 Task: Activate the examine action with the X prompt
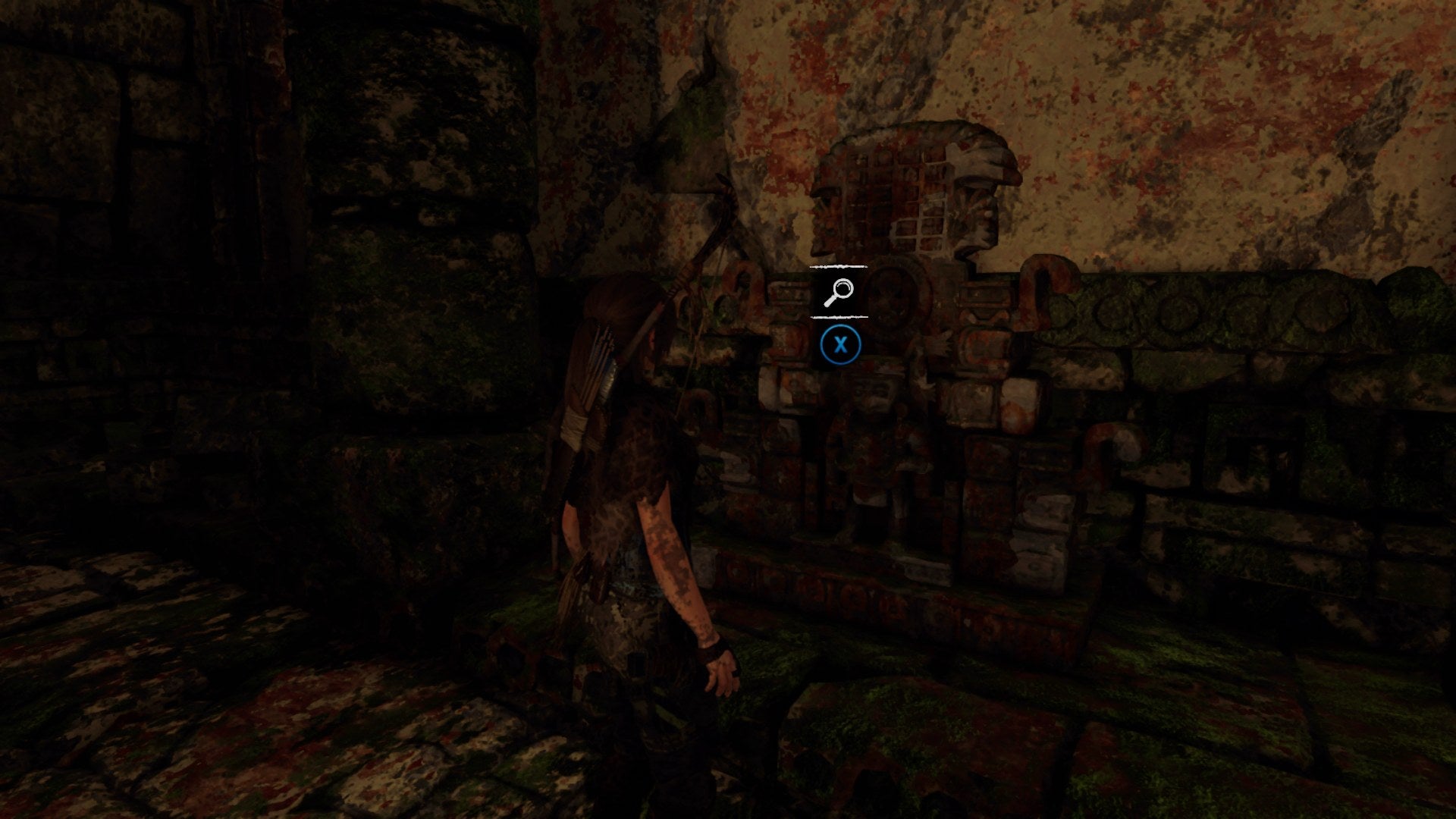[x=842, y=344]
